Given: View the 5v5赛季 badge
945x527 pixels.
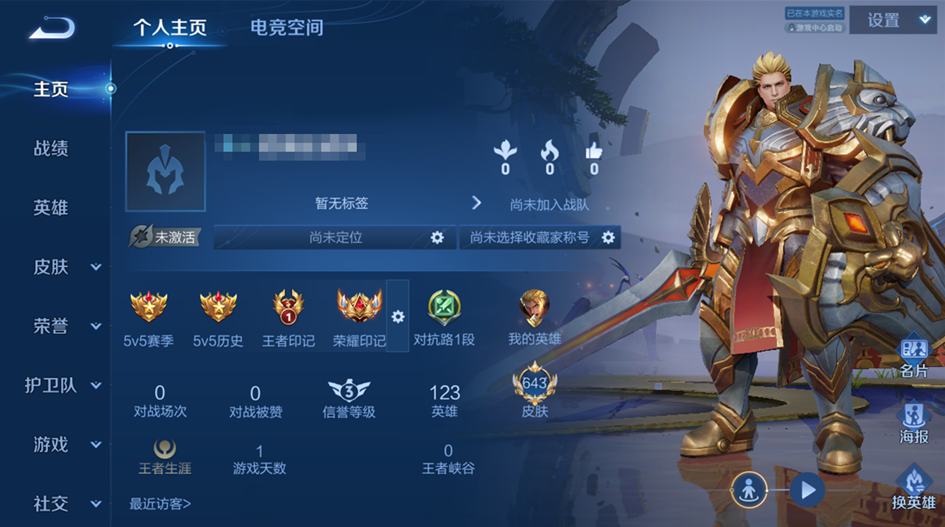Looking at the screenshot, I should 149,307.
